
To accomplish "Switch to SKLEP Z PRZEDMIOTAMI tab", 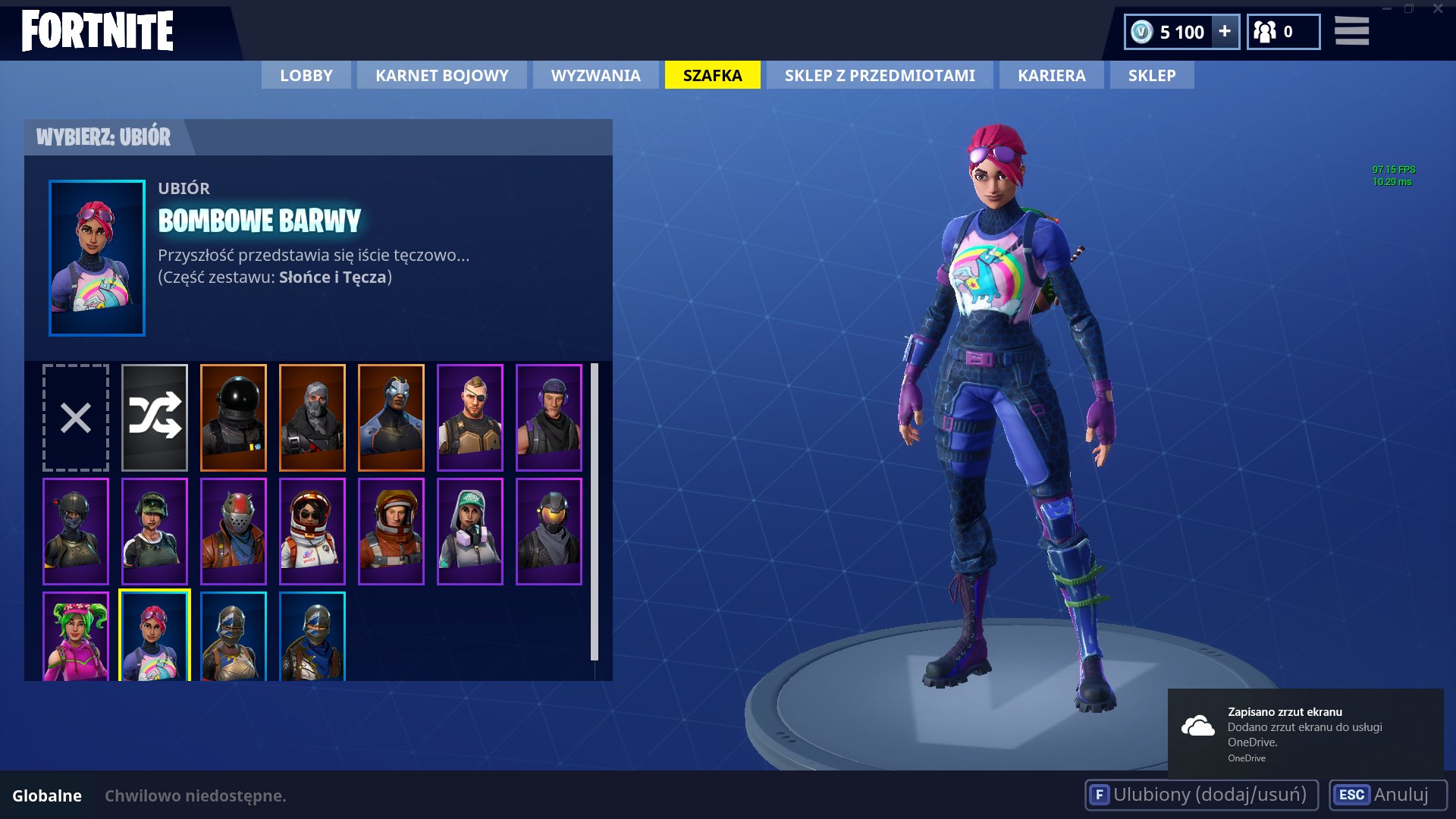I will point(880,75).
